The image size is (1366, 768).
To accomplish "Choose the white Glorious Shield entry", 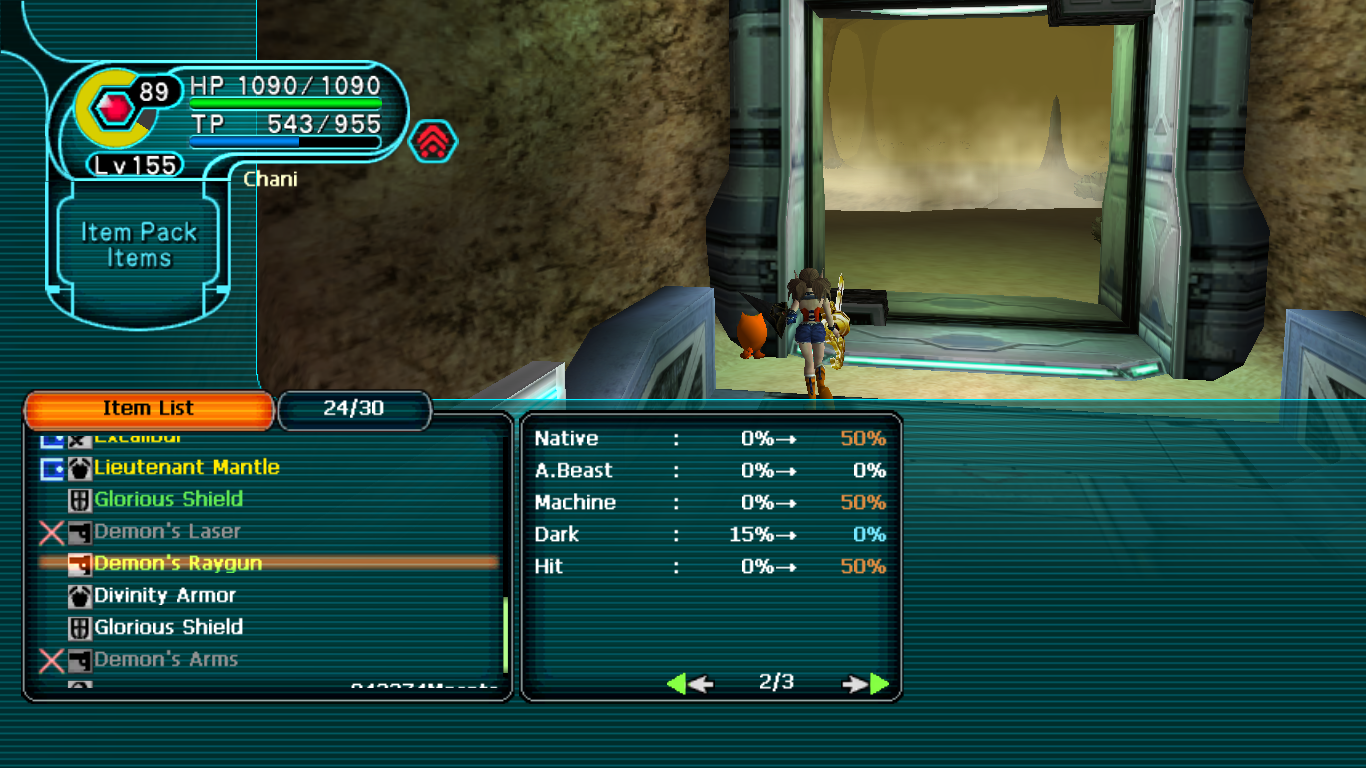I will tap(168, 628).
